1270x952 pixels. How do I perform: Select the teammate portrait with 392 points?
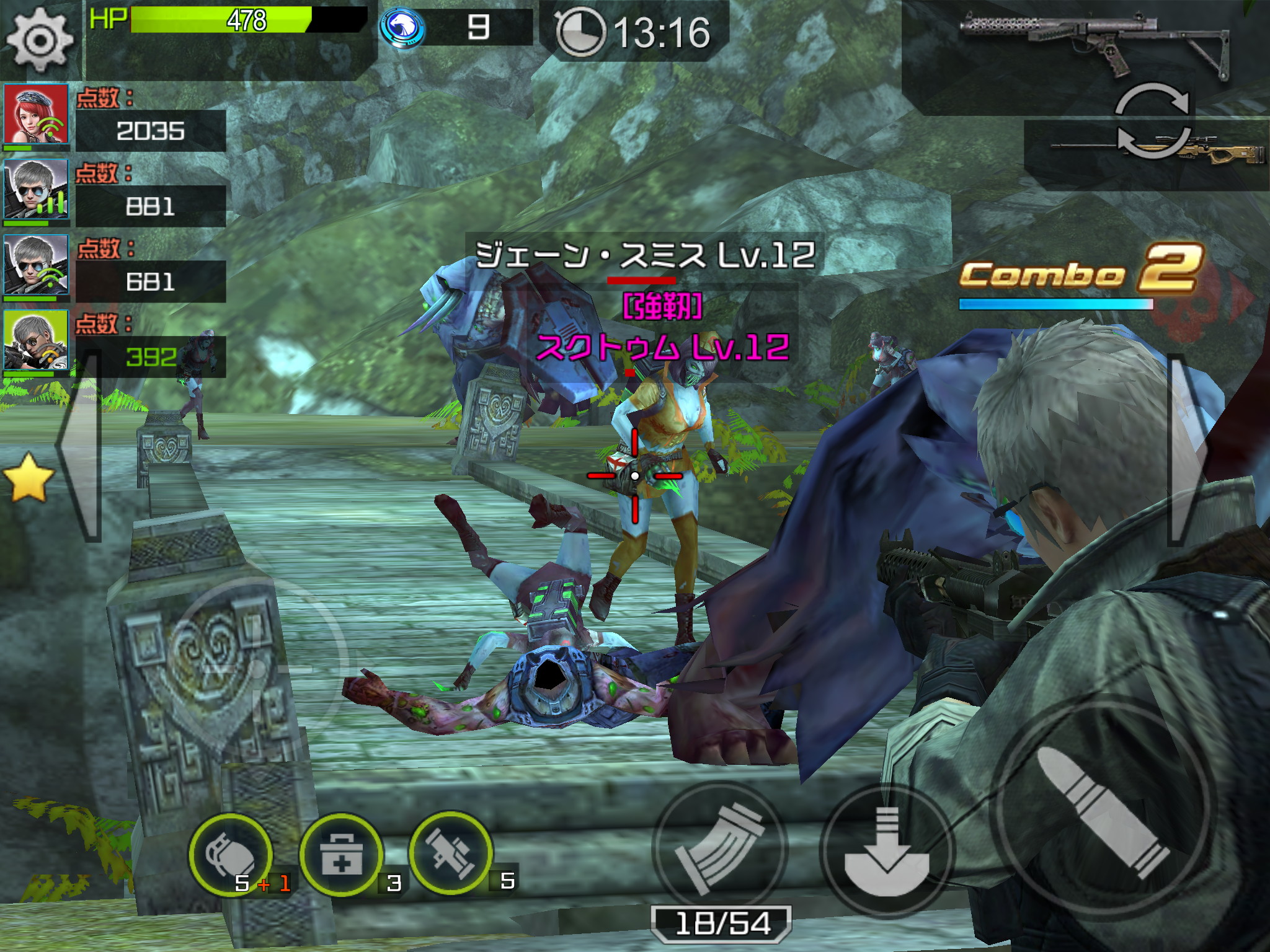click(x=36, y=341)
